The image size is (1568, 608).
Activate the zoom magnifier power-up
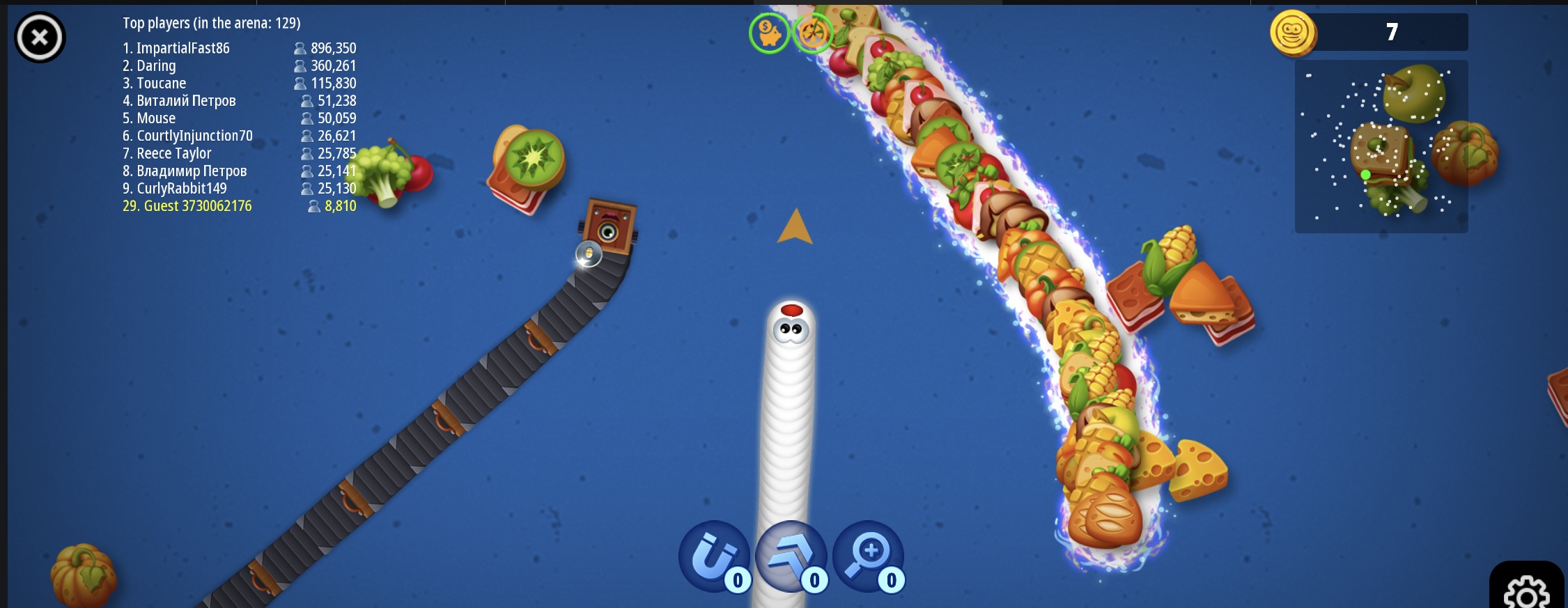tap(868, 557)
